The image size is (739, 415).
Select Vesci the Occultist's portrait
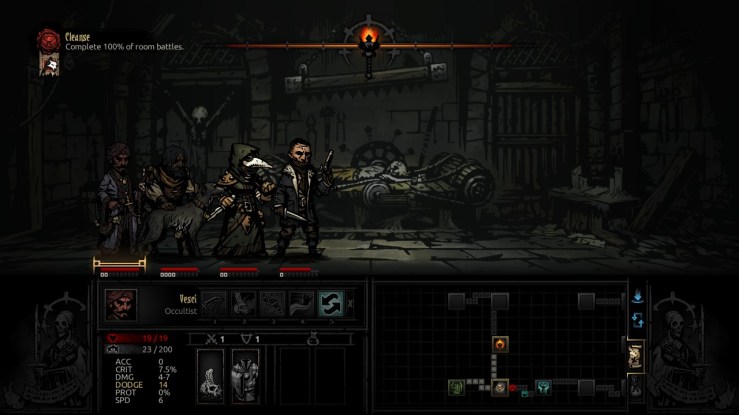[x=121, y=303]
